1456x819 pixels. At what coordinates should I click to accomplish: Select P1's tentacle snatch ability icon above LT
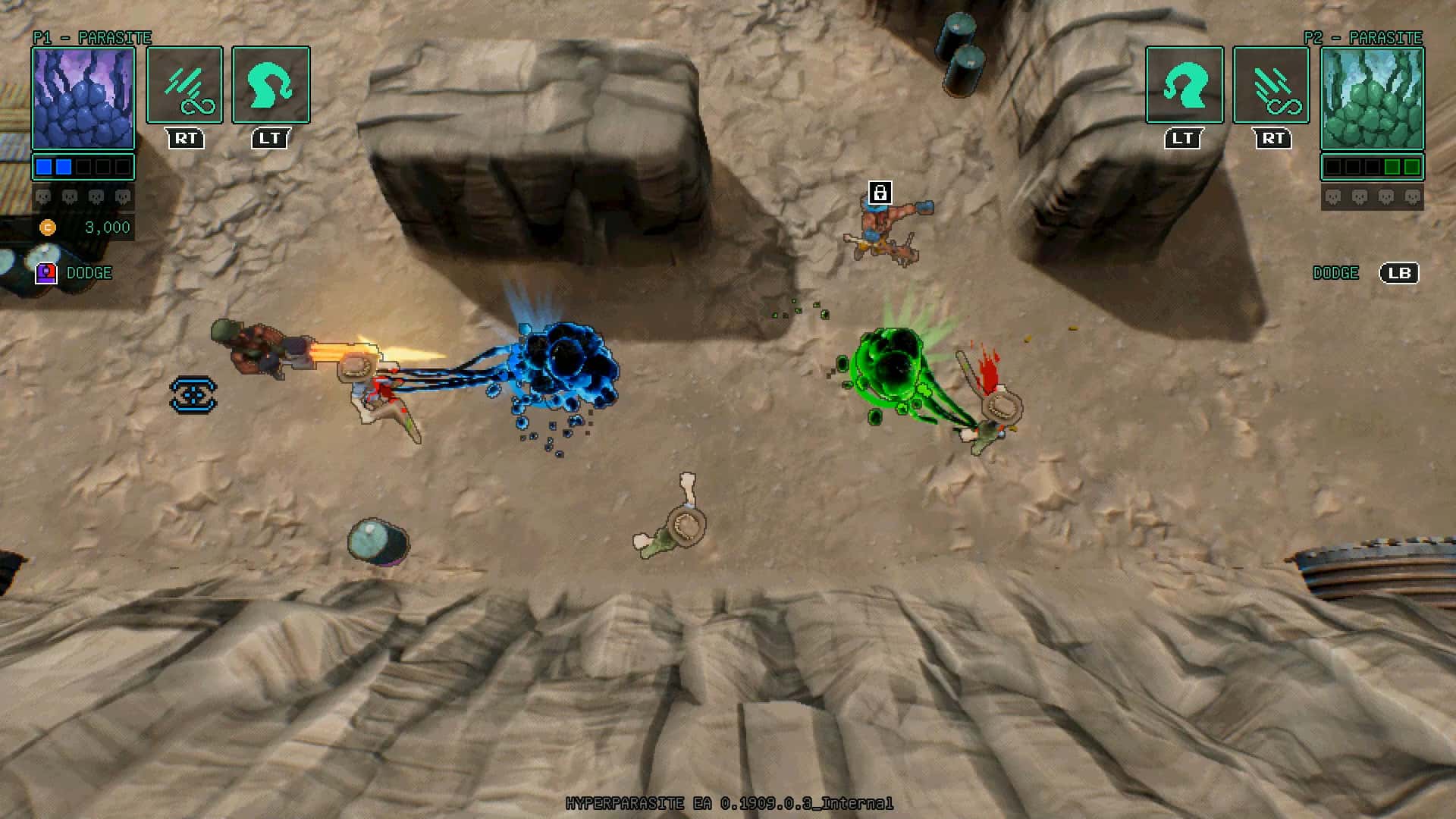click(270, 85)
